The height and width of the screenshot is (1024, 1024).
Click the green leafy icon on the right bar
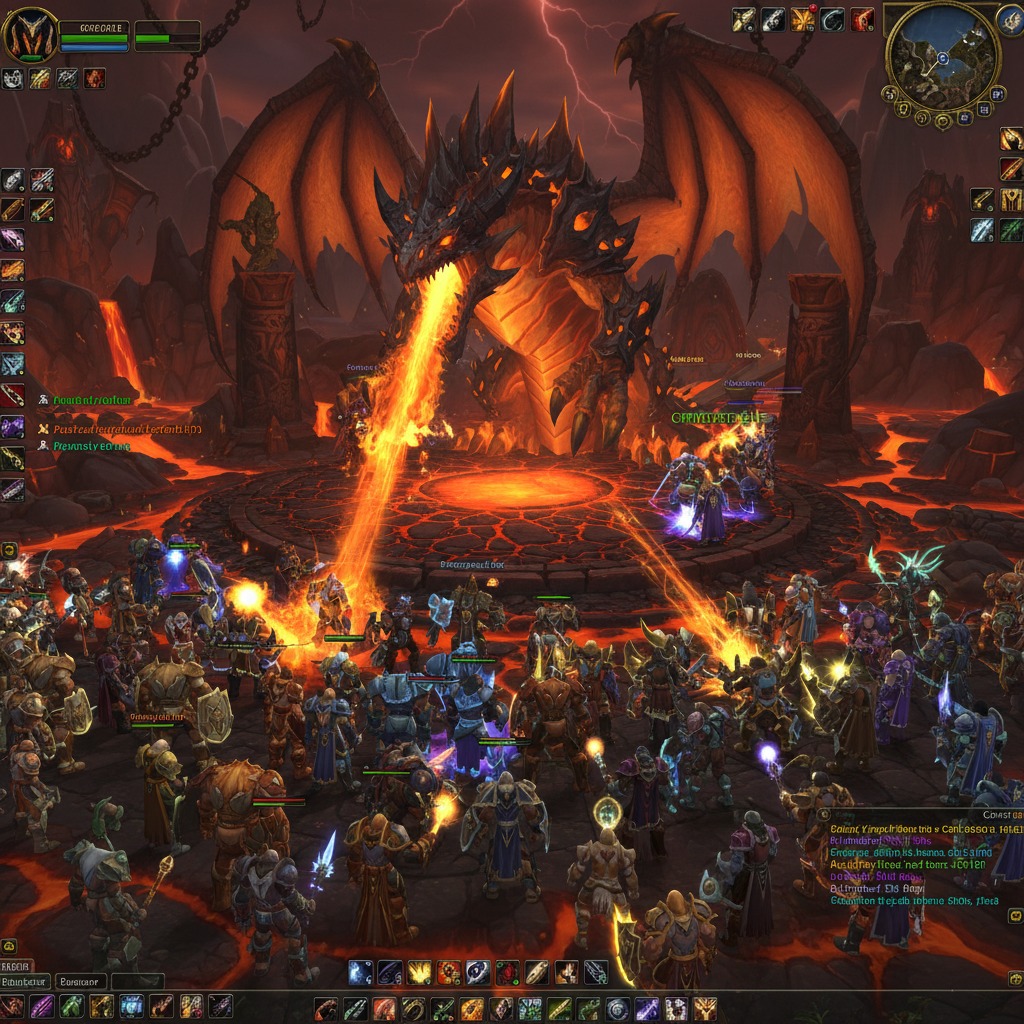[x=1011, y=231]
